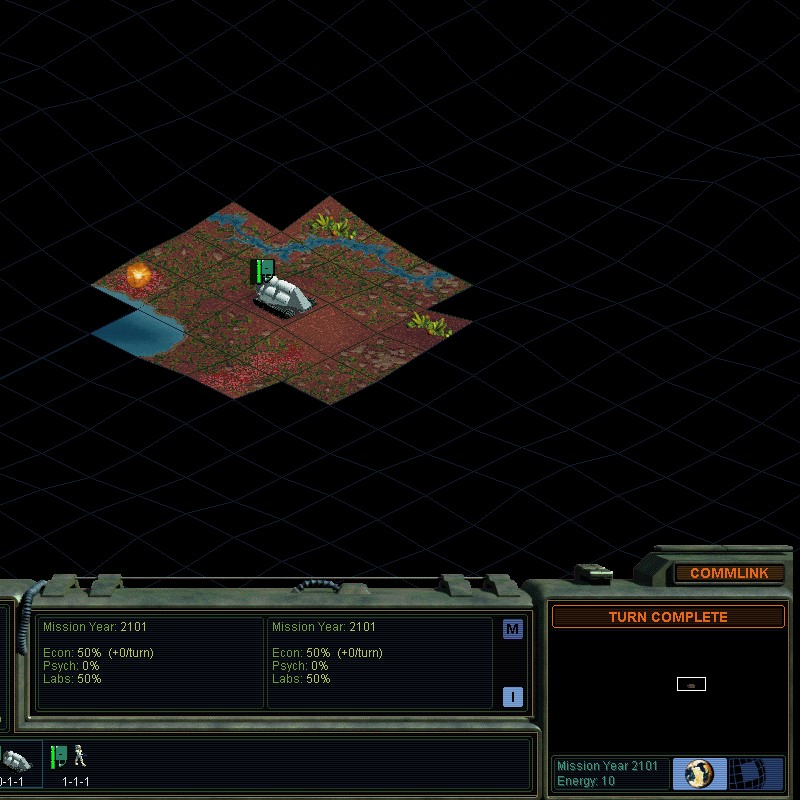
Task: Open the COMMLINK panel
Action: tap(728, 573)
